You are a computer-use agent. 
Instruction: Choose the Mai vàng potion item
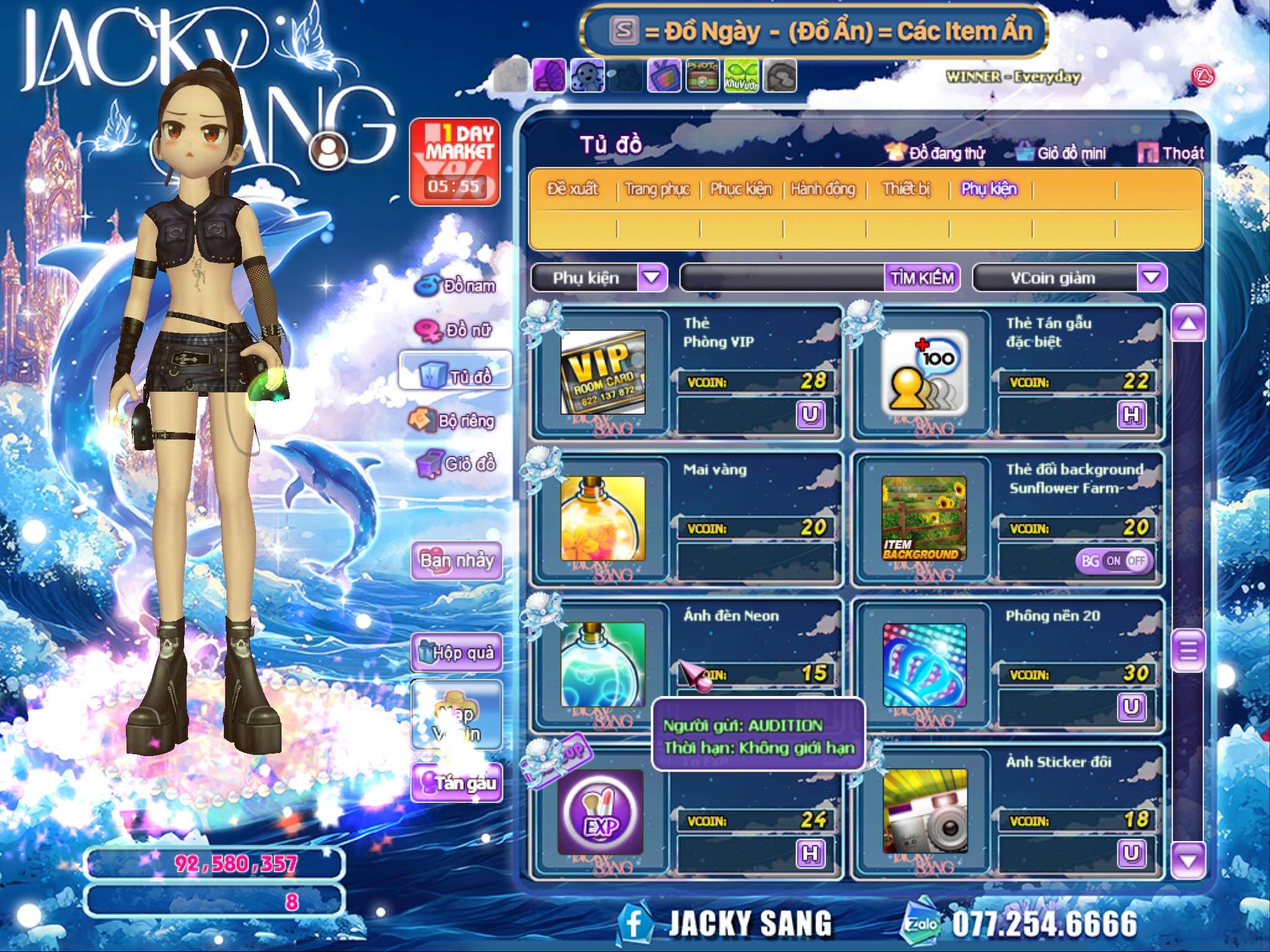tap(602, 519)
